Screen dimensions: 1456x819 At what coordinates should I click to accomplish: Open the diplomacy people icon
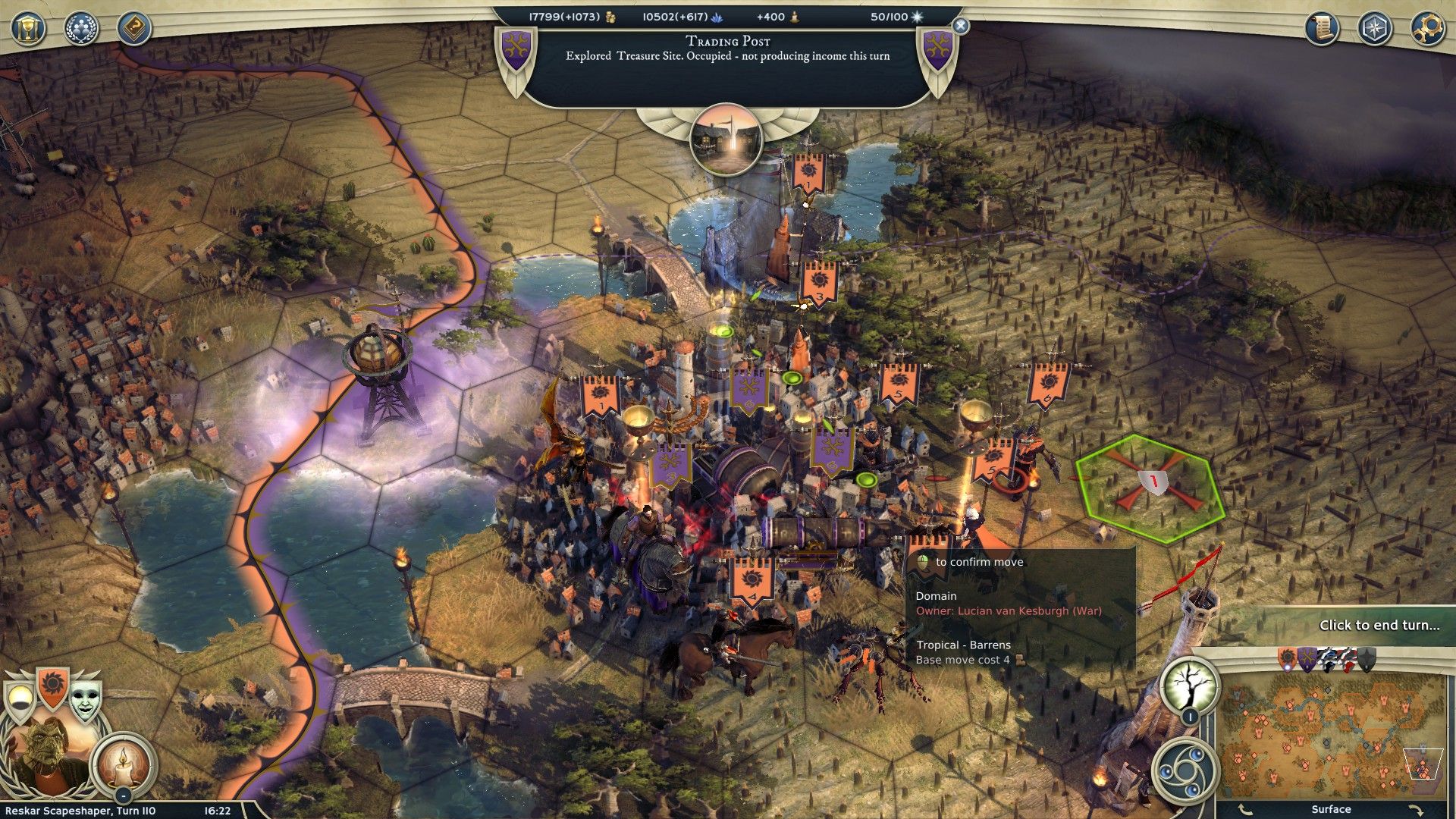click(81, 29)
